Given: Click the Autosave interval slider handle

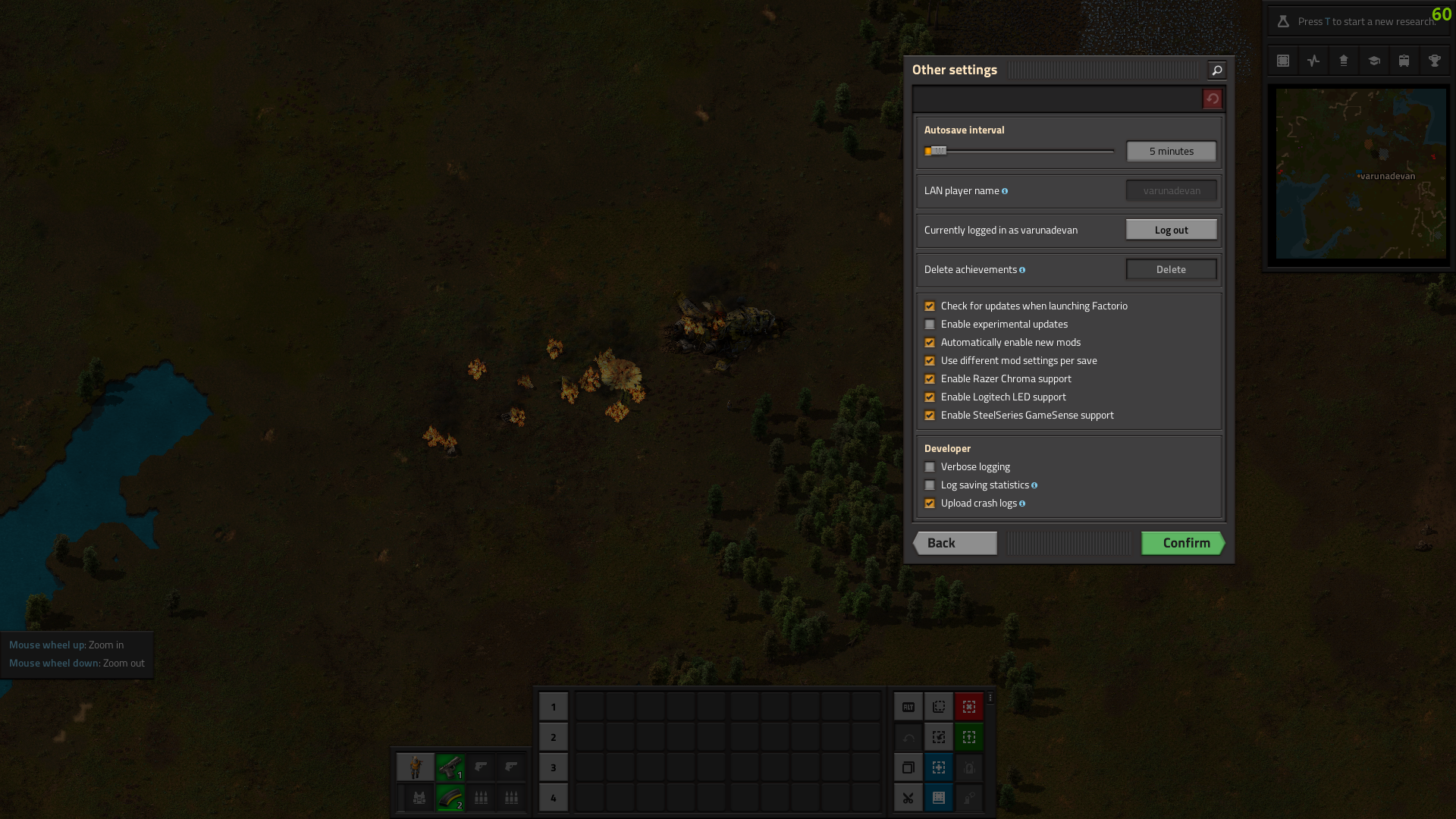Looking at the screenshot, I should tap(938, 151).
